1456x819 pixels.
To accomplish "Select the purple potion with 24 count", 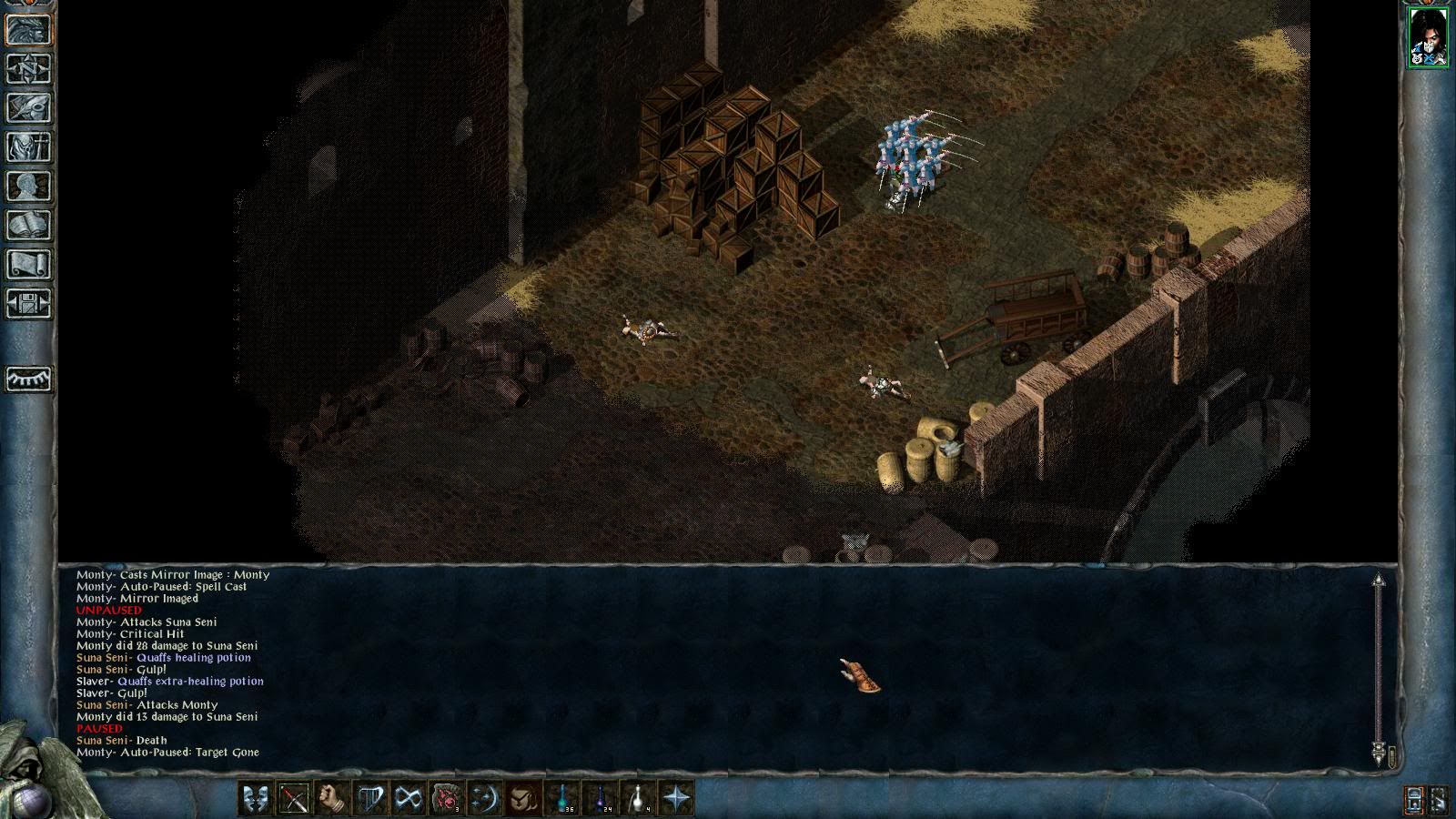I will tap(600, 799).
